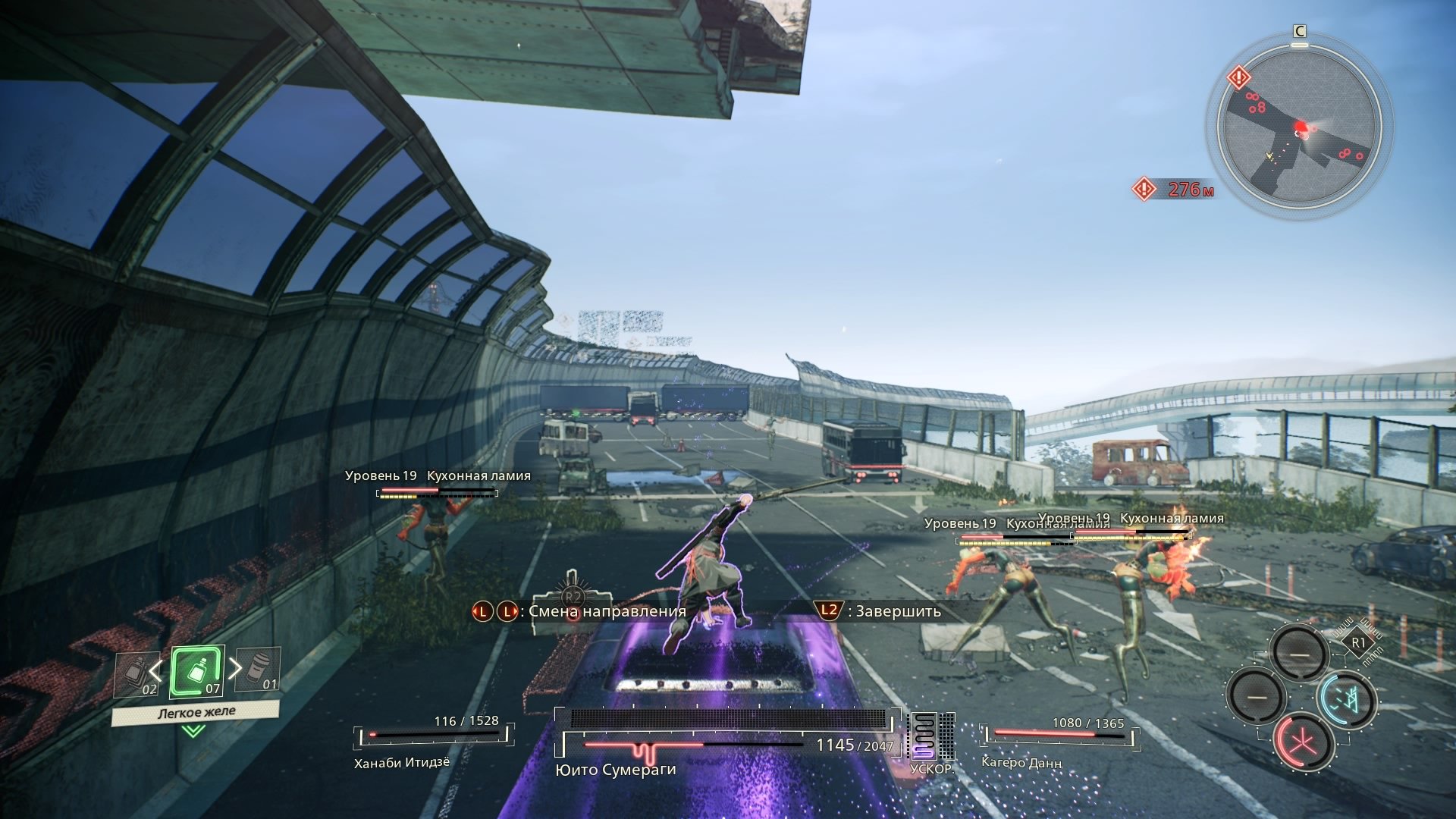Click the red exclamation marker on the minimap
This screenshot has width=1456, height=819.
pyautogui.click(x=1238, y=77)
